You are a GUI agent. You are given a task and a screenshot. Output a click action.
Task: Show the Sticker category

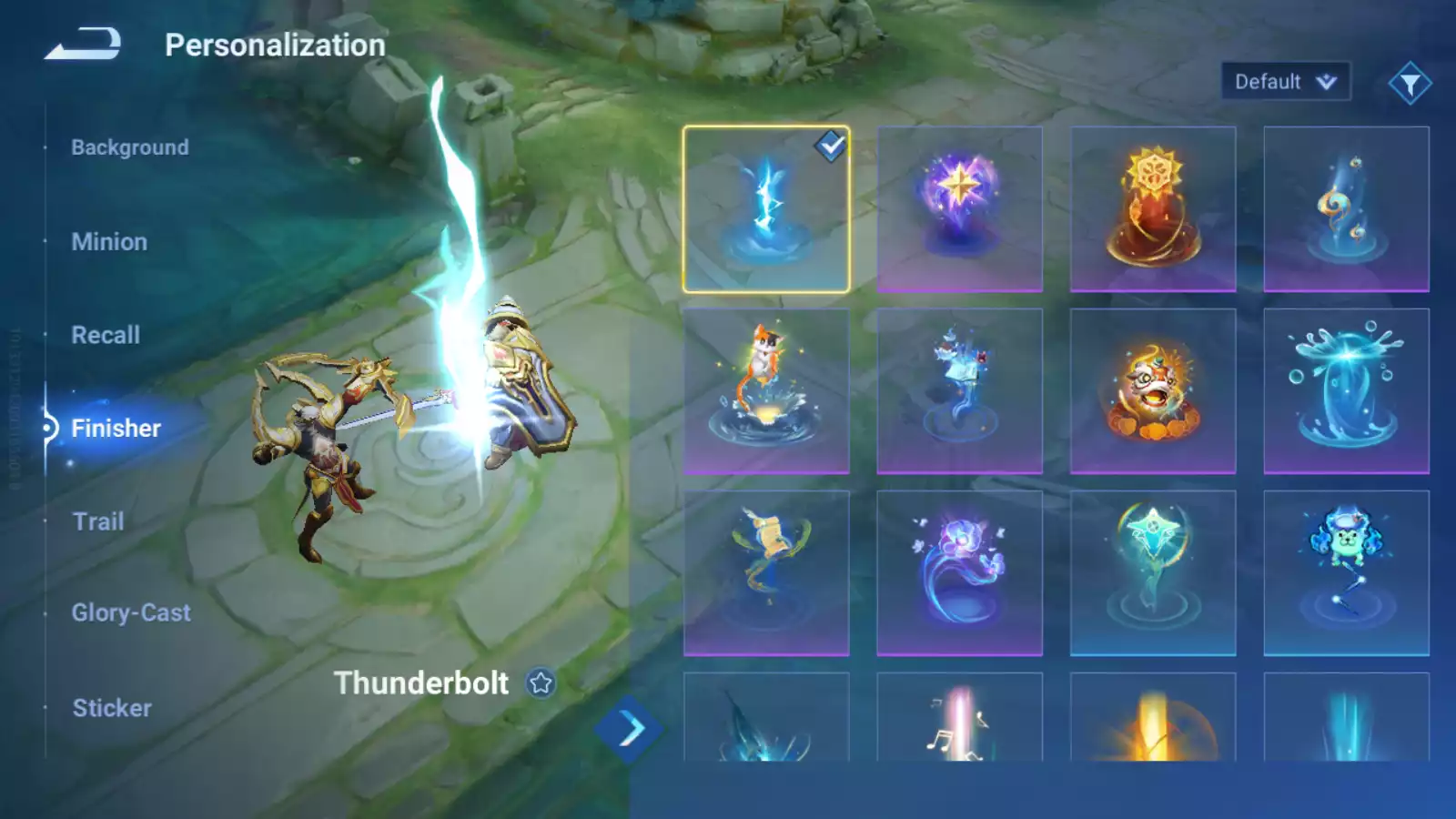pos(112,708)
